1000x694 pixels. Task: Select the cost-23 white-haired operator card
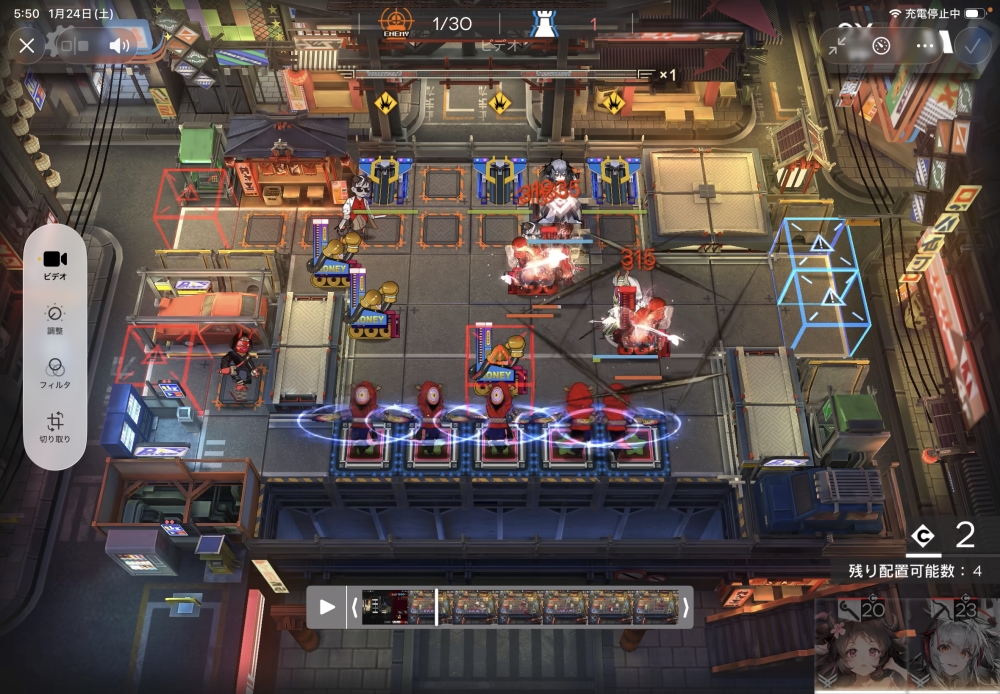(x=956, y=647)
